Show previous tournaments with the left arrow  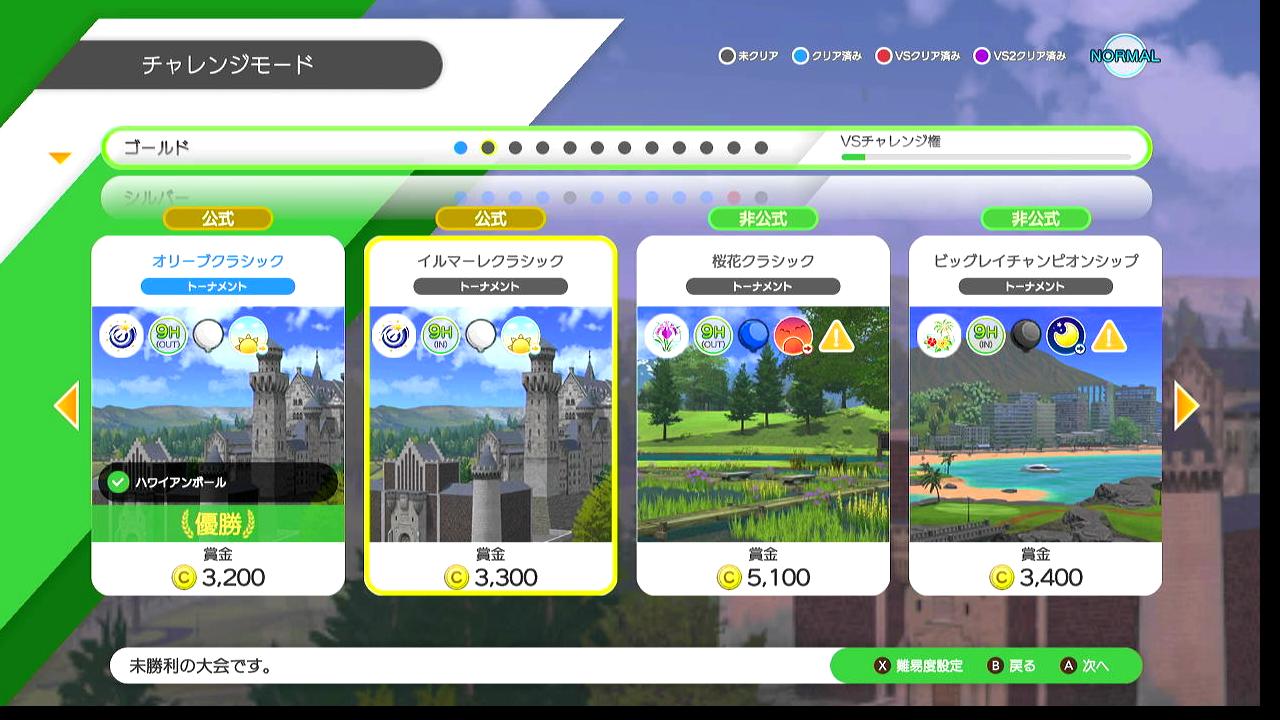click(66, 405)
